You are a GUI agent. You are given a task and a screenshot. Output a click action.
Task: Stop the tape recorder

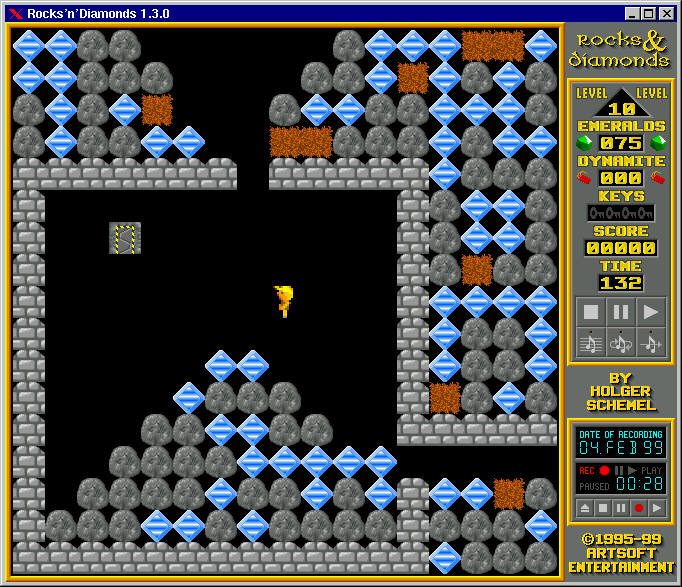pos(602,507)
